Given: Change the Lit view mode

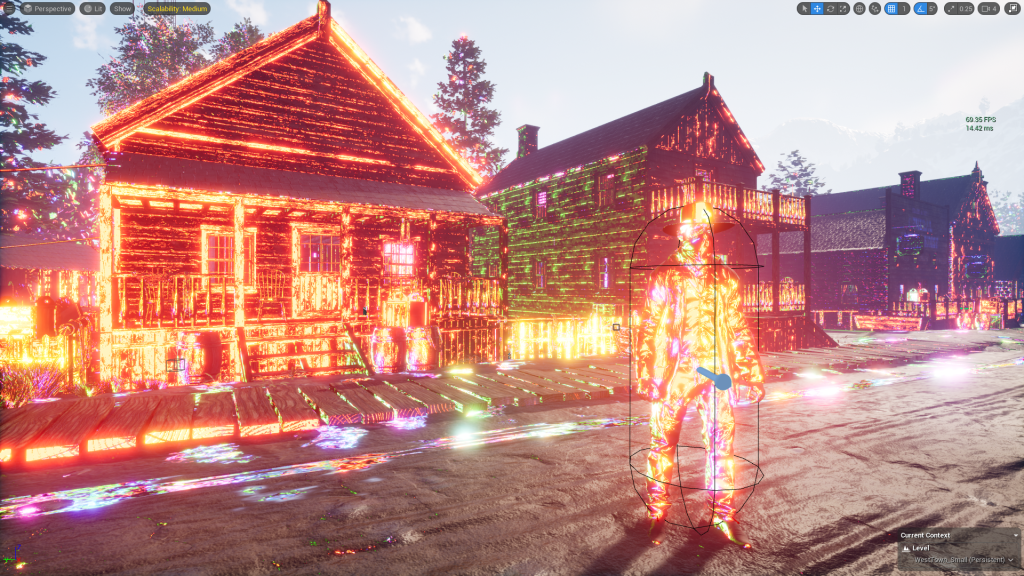Looking at the screenshot, I should coord(92,8).
